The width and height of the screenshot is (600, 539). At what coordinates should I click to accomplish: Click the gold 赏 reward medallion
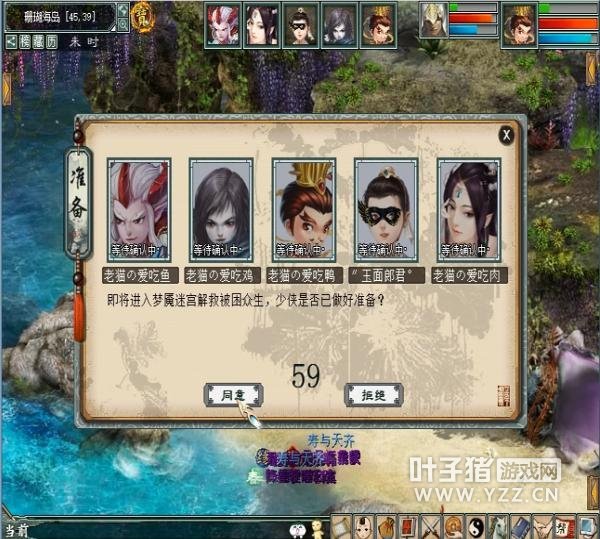pyautogui.click(x=143, y=15)
